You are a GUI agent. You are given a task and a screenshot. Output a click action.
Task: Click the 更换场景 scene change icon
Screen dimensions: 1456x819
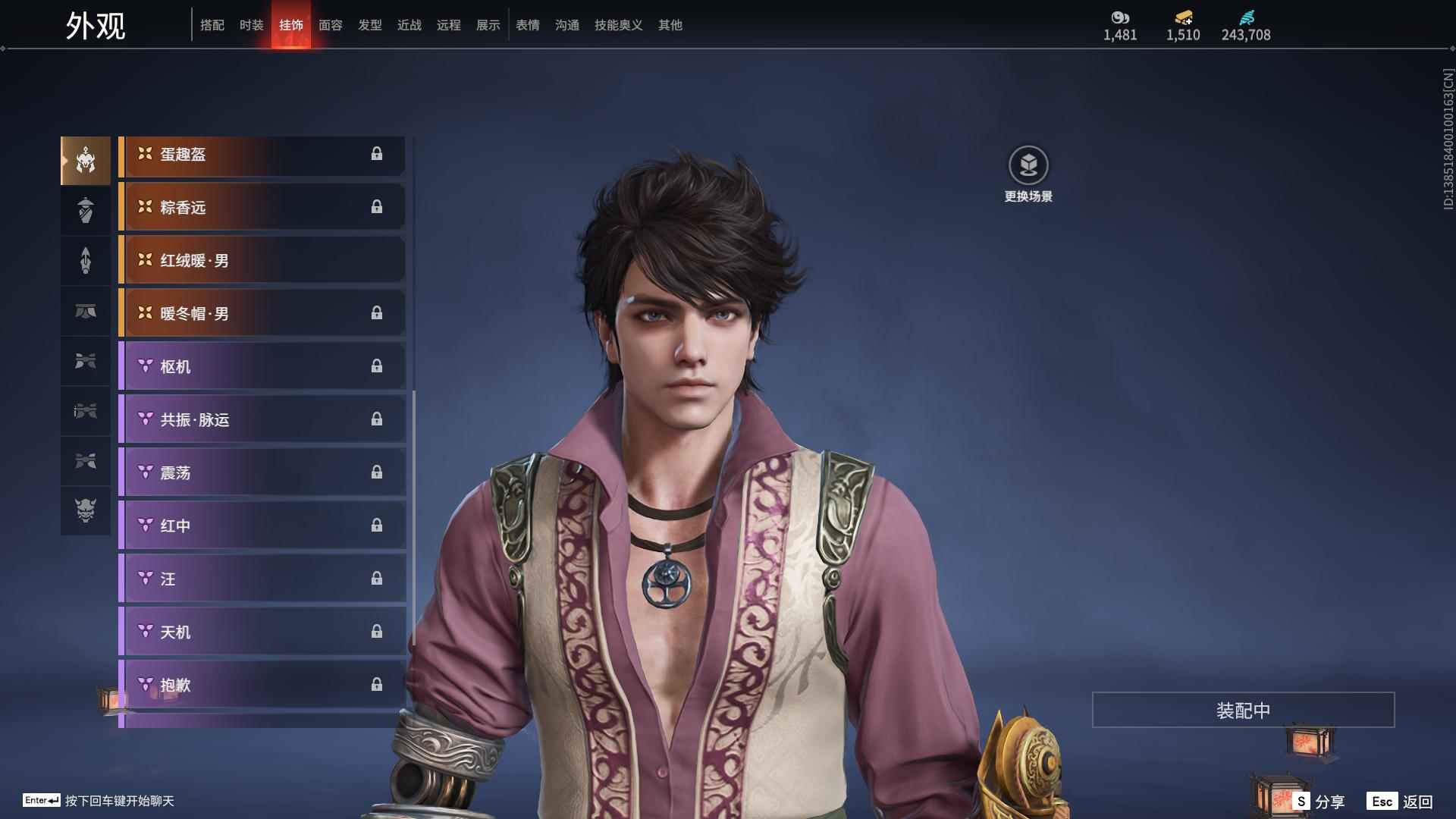click(x=1028, y=165)
